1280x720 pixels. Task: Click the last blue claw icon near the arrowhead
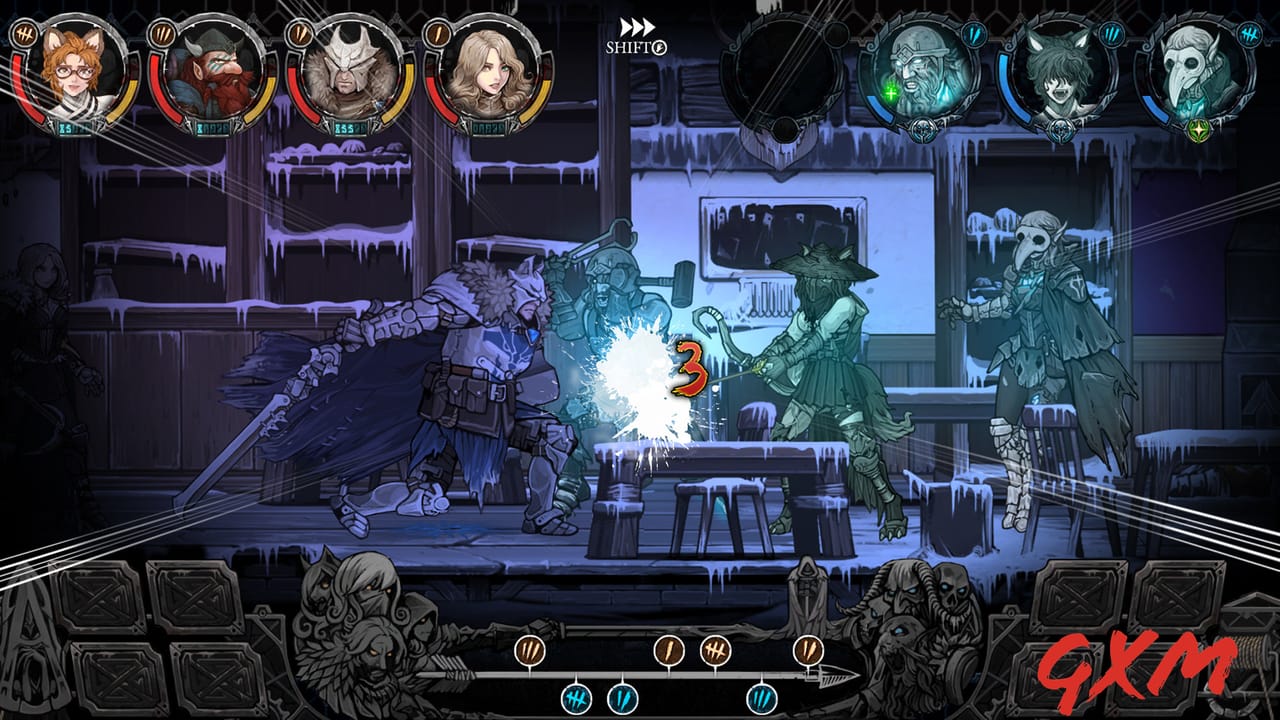[762, 698]
